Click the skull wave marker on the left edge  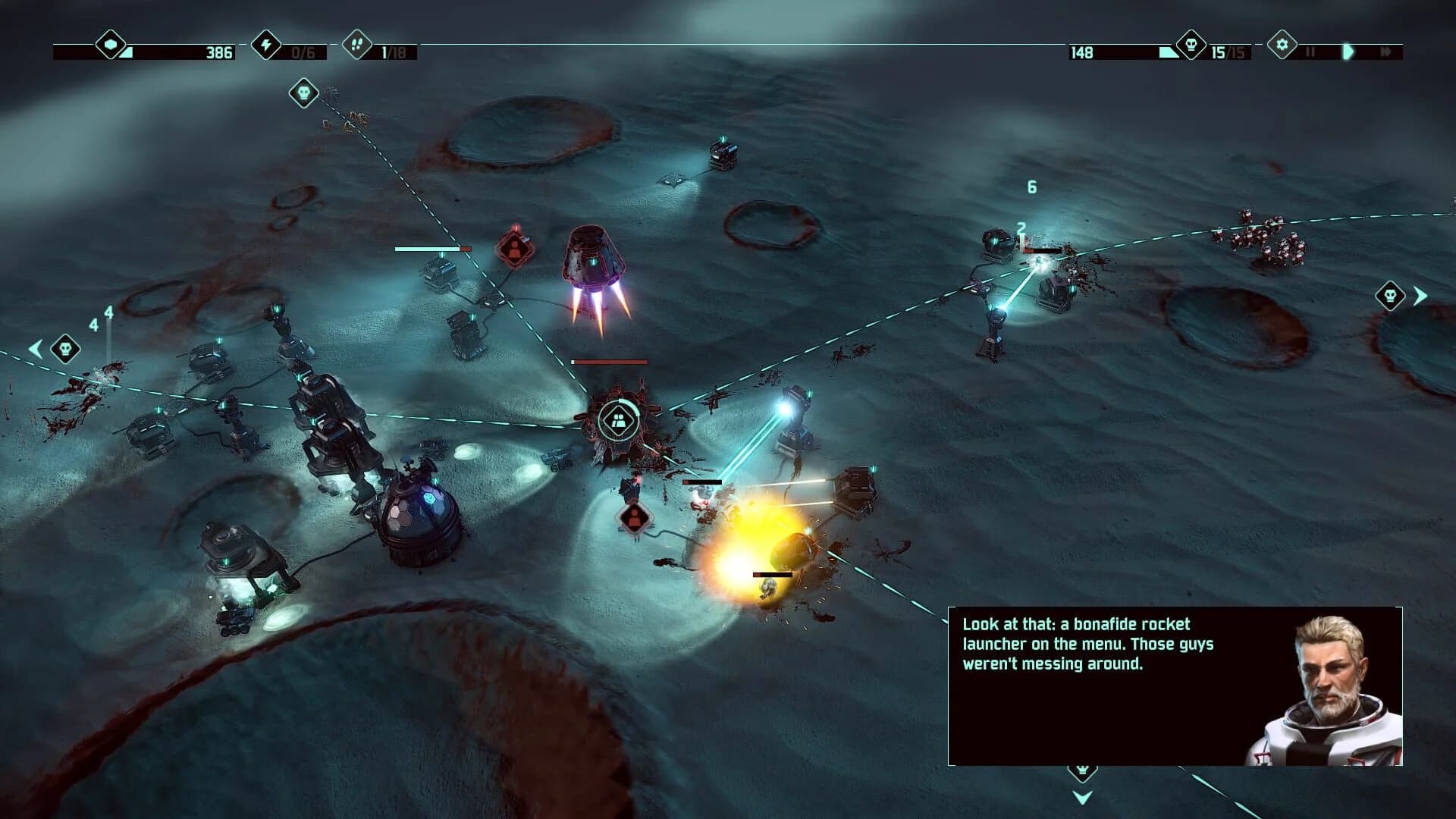(65, 348)
